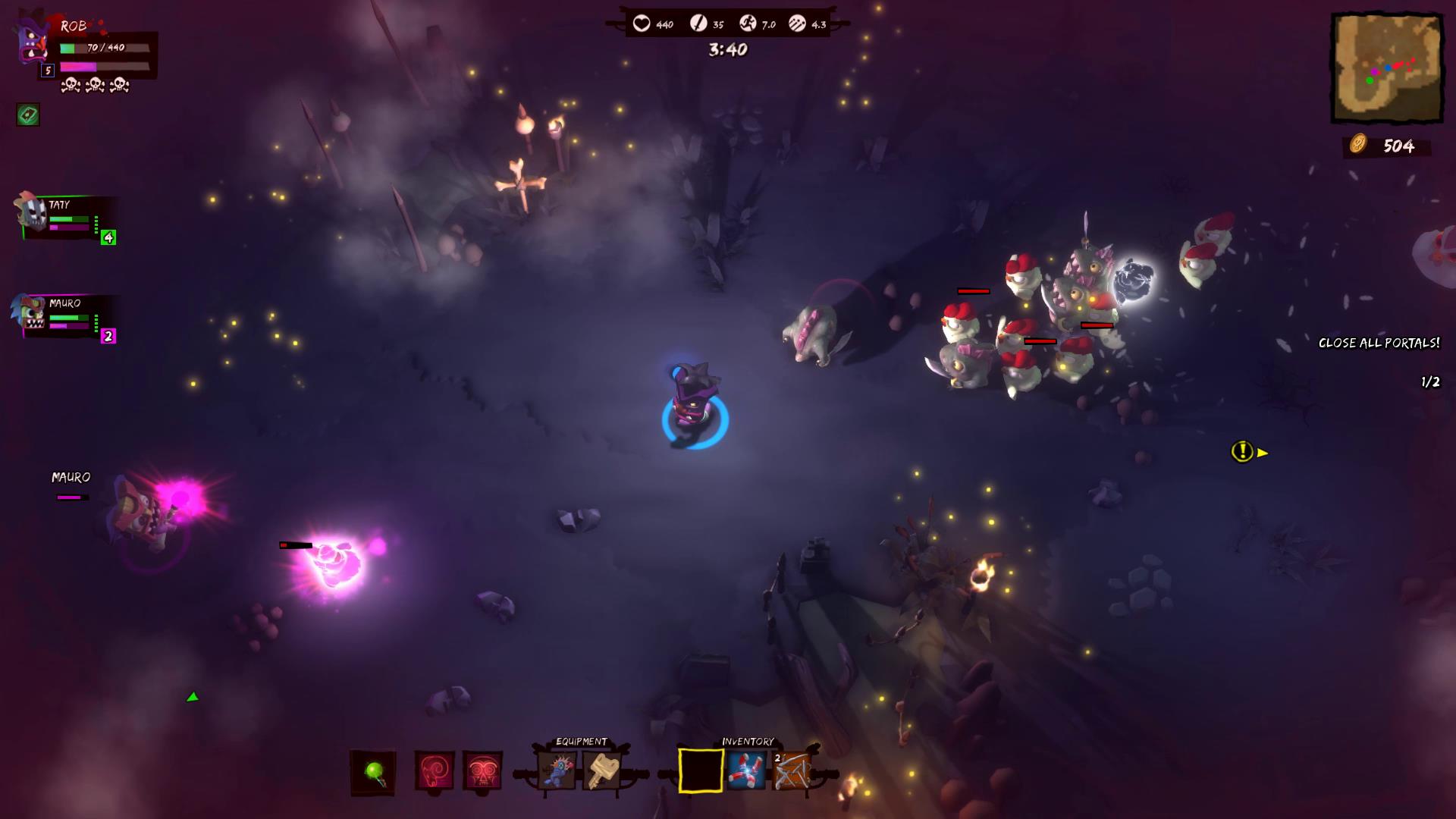This screenshot has height=819, width=1456.
Task: Activate the red ram skull ability
Action: (x=435, y=772)
